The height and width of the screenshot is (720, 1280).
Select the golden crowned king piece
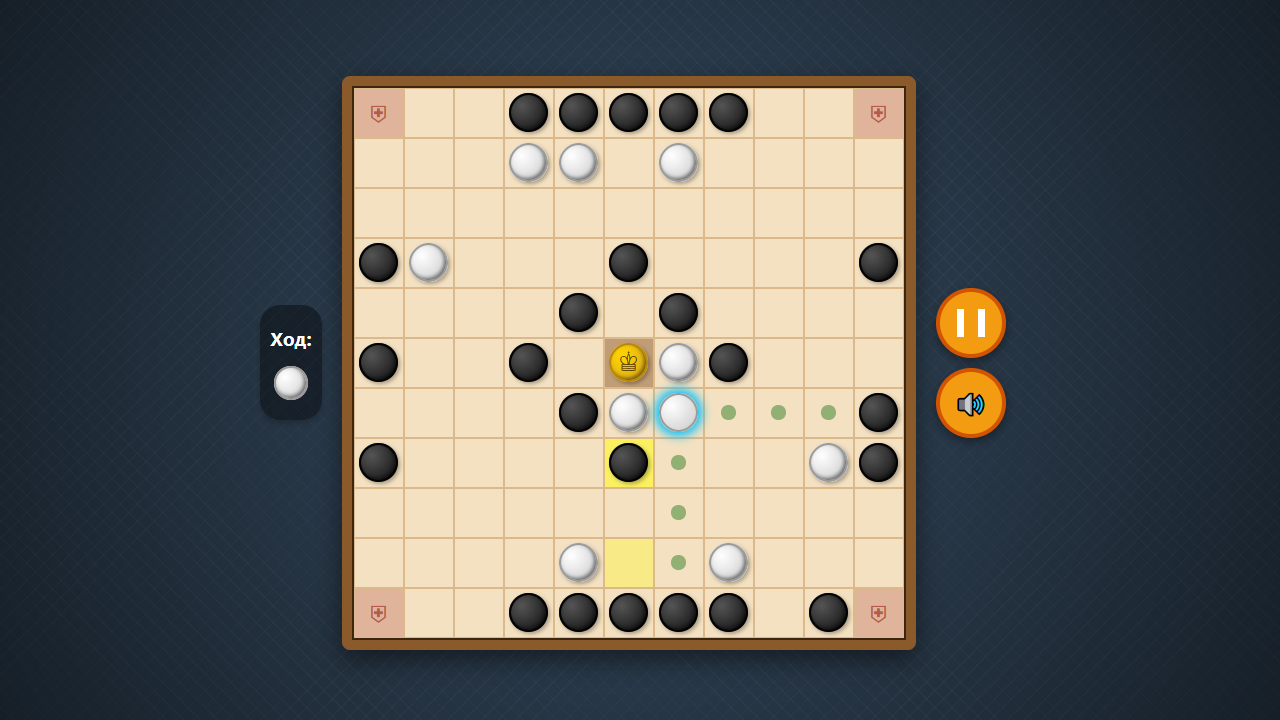[628, 362]
